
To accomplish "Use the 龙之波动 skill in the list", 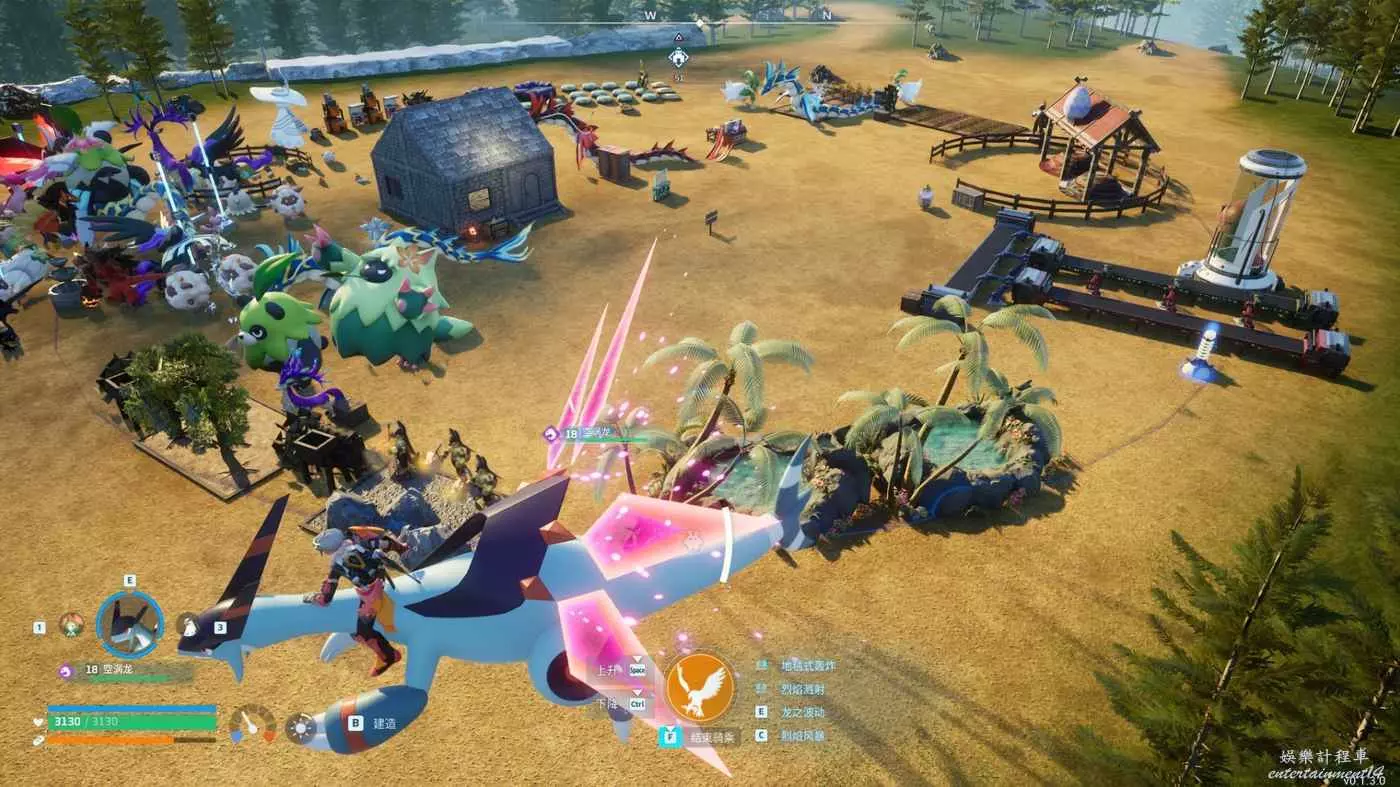I will pos(803,712).
